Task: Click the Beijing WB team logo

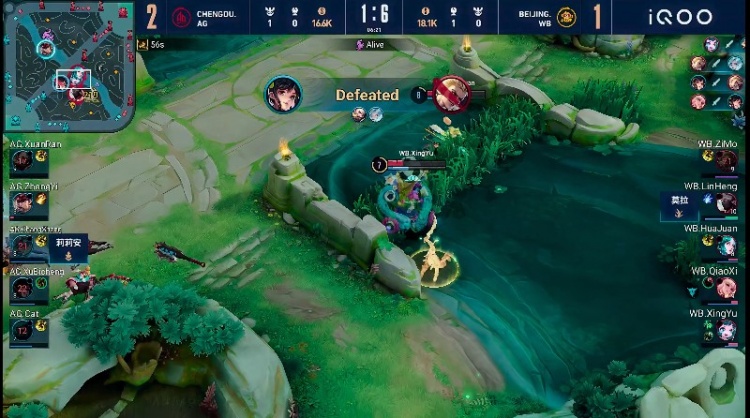Action: 566,17
